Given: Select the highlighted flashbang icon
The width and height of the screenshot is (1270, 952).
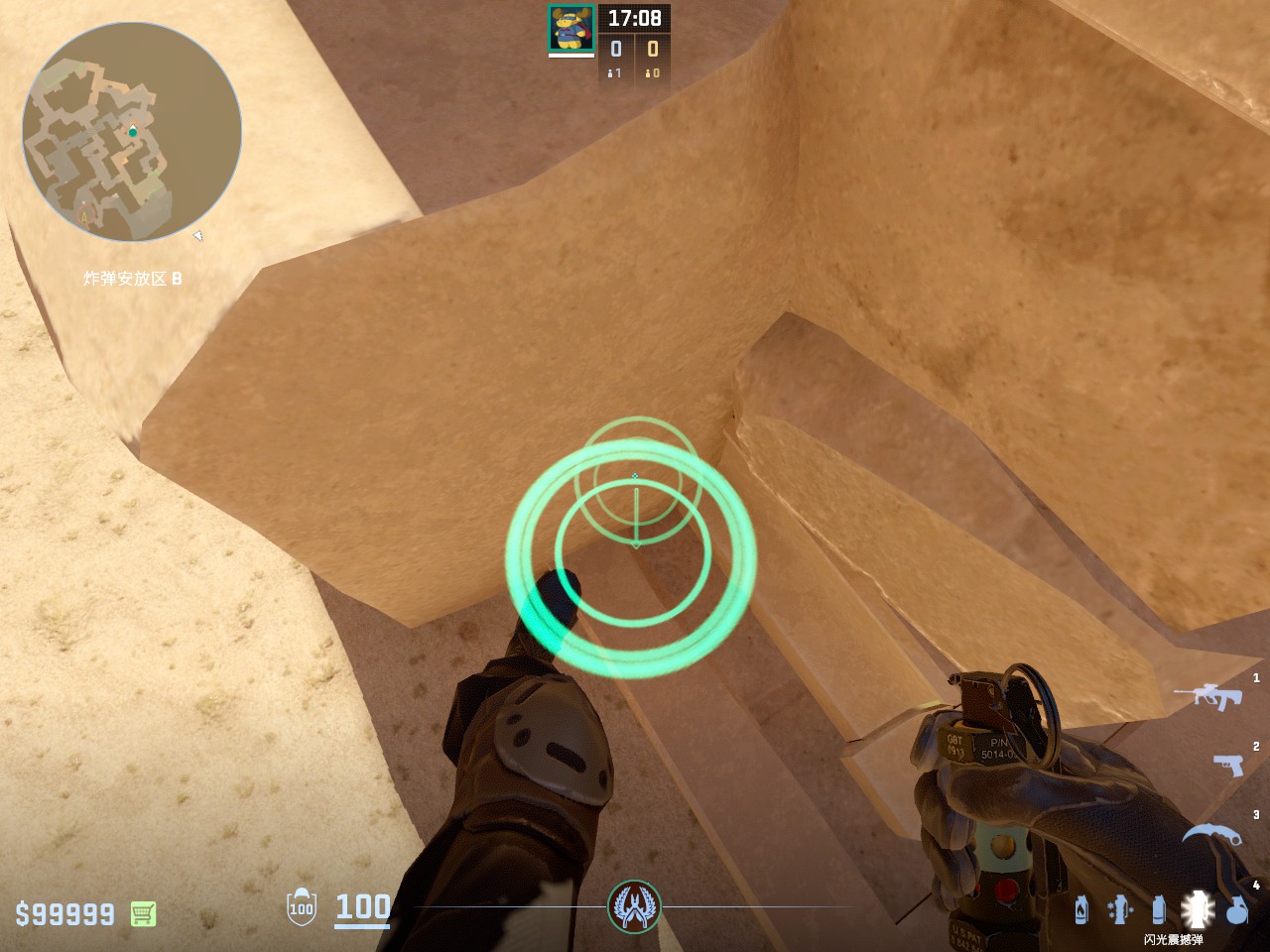Looking at the screenshot, I should [1198, 908].
